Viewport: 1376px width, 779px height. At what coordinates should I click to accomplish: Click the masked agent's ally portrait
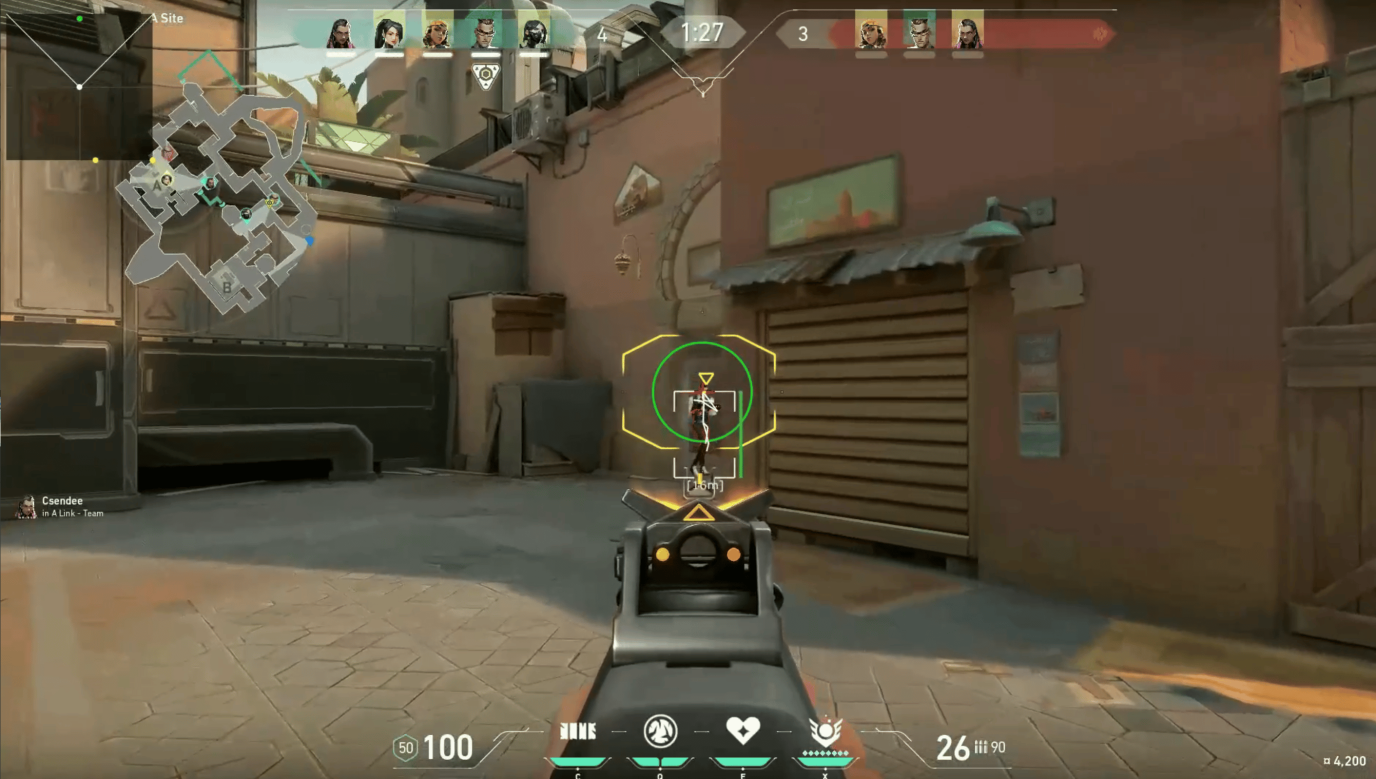534,34
